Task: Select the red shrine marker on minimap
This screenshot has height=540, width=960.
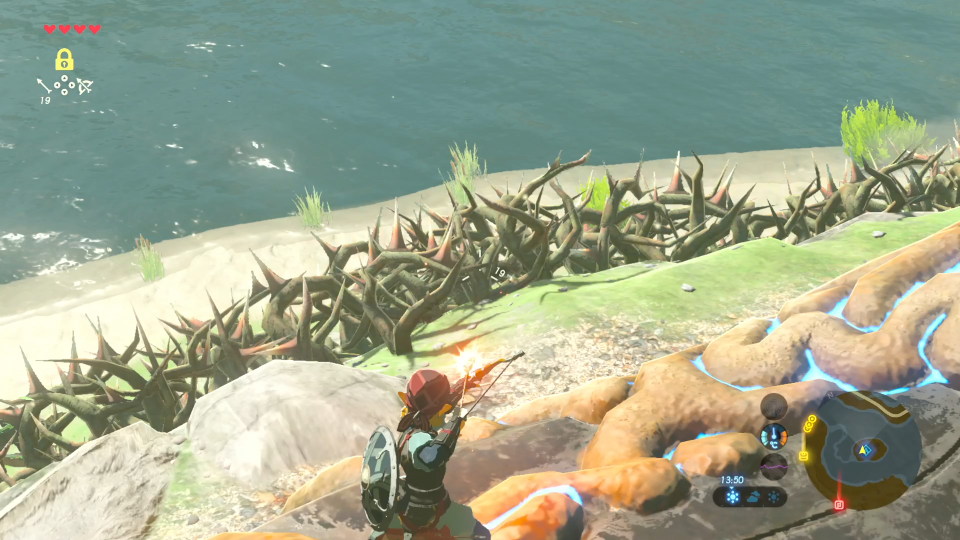Action: pyautogui.click(x=839, y=504)
